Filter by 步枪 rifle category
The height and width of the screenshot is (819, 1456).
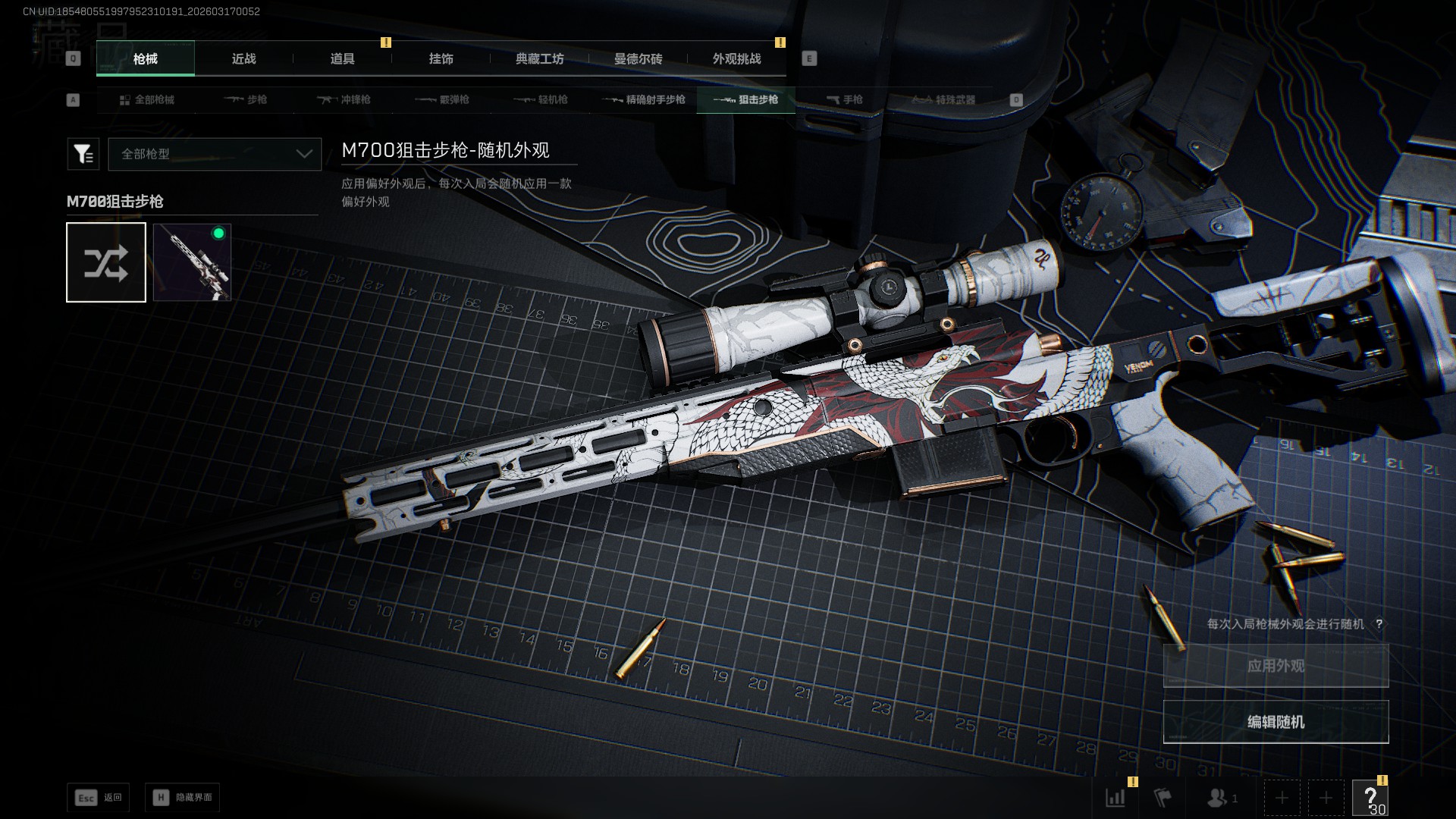click(246, 100)
